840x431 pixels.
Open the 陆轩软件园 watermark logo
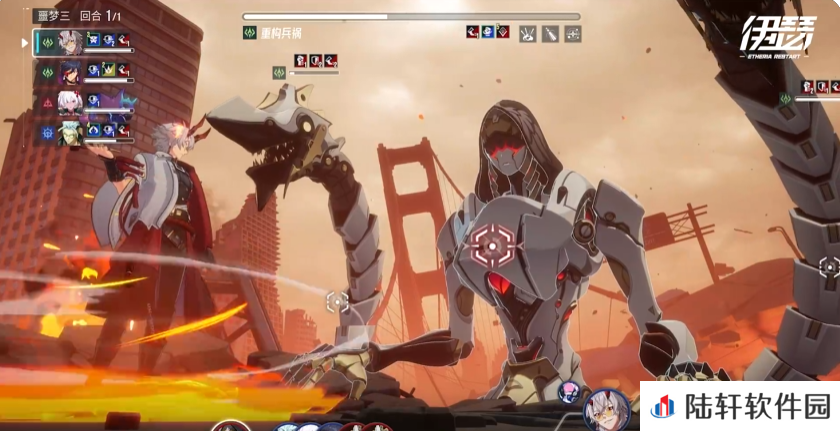[740, 406]
